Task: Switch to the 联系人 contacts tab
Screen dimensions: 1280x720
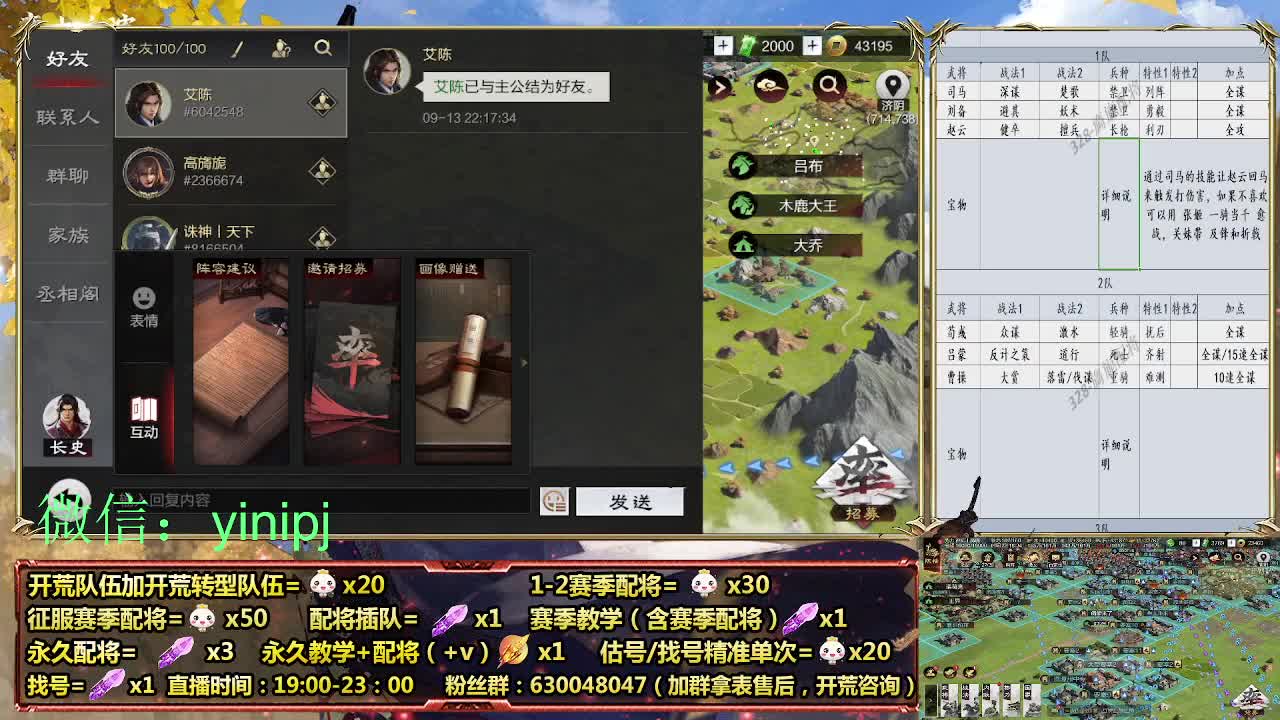Action: [x=65, y=116]
